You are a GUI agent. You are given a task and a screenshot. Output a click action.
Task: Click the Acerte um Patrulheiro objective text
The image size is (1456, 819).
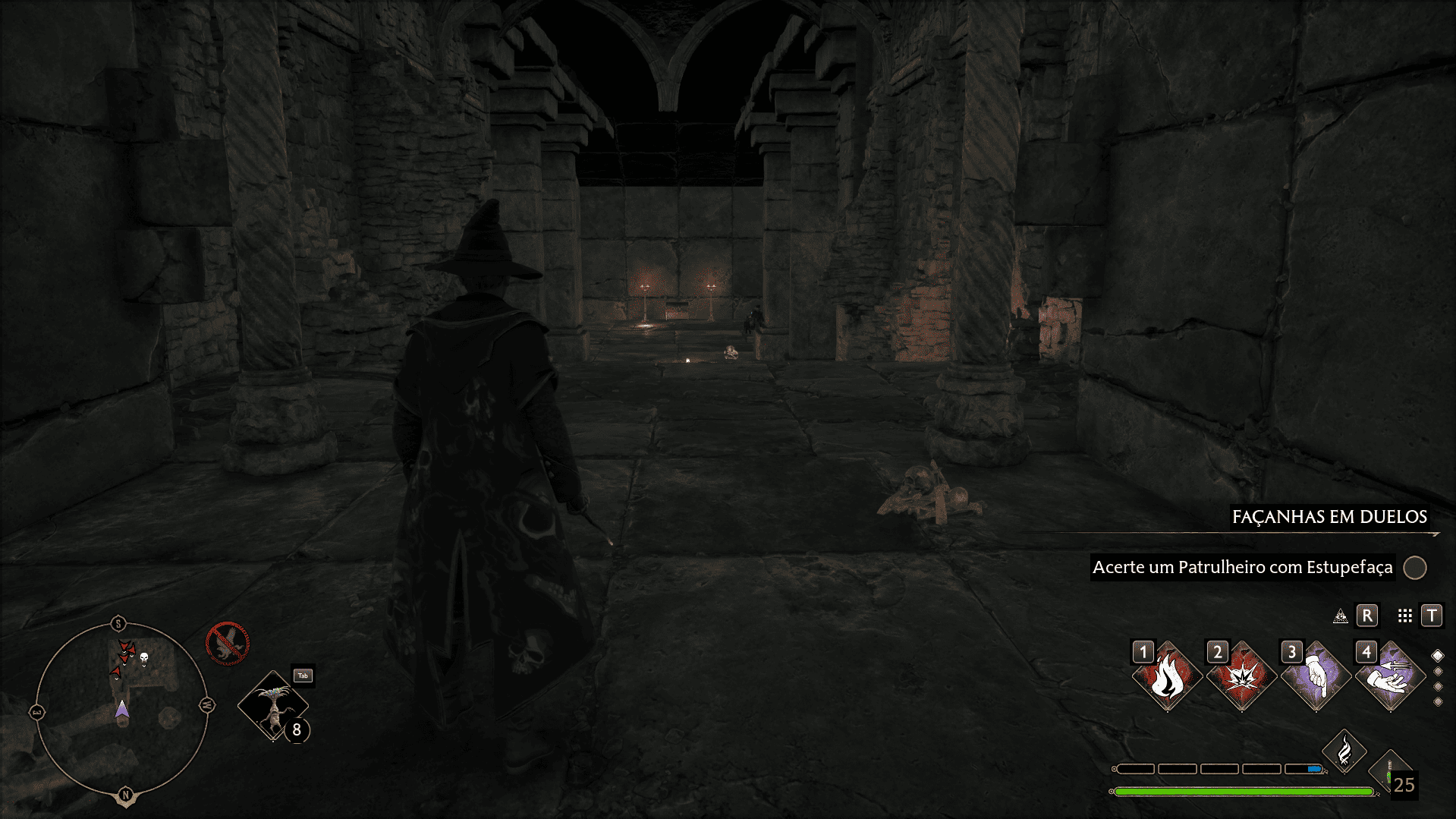click(1244, 567)
